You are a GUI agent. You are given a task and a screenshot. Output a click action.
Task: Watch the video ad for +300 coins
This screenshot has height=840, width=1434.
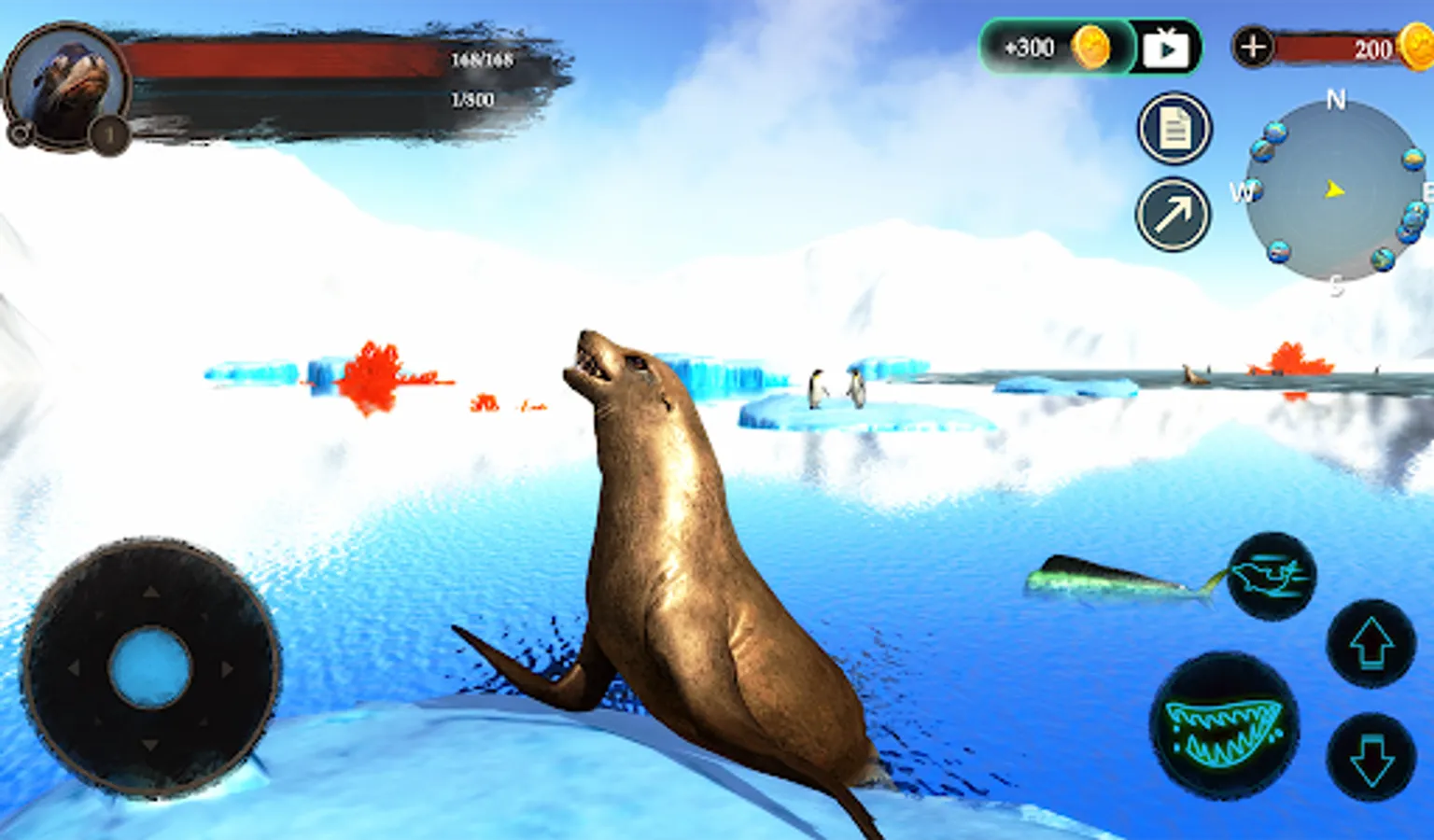(1165, 47)
